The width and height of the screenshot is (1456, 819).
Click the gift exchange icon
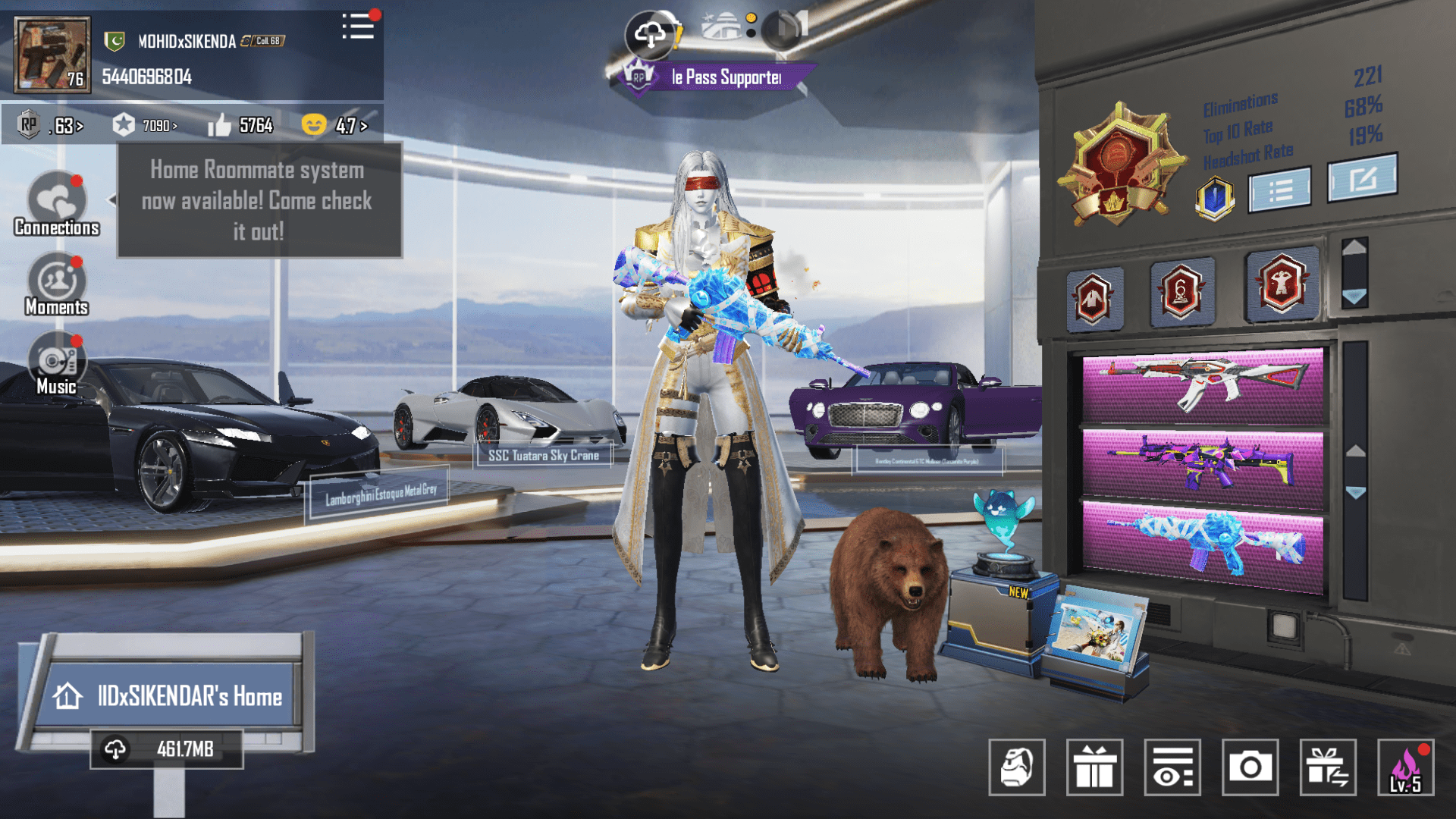[1328, 768]
